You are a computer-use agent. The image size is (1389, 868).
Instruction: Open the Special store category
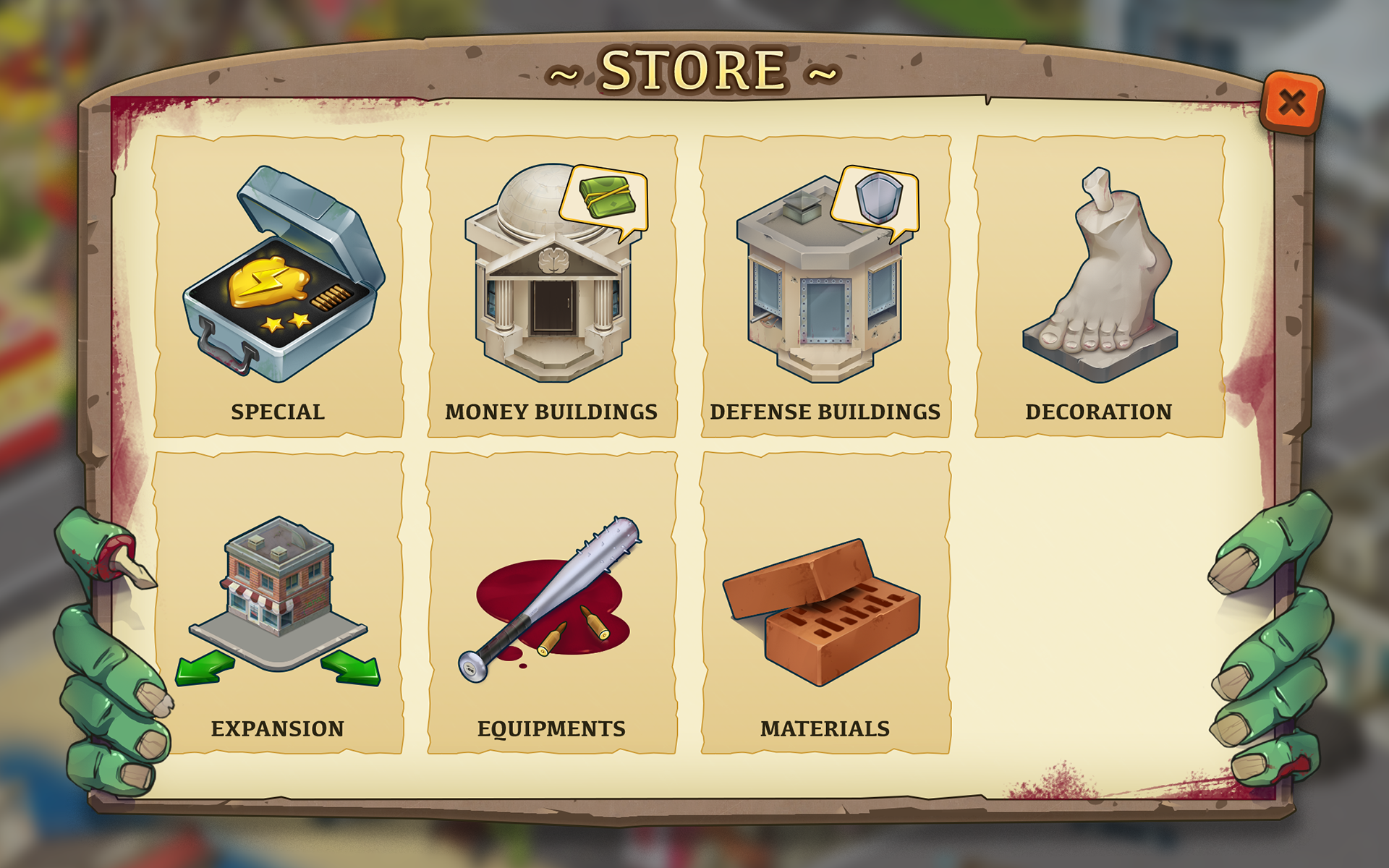(x=279, y=286)
